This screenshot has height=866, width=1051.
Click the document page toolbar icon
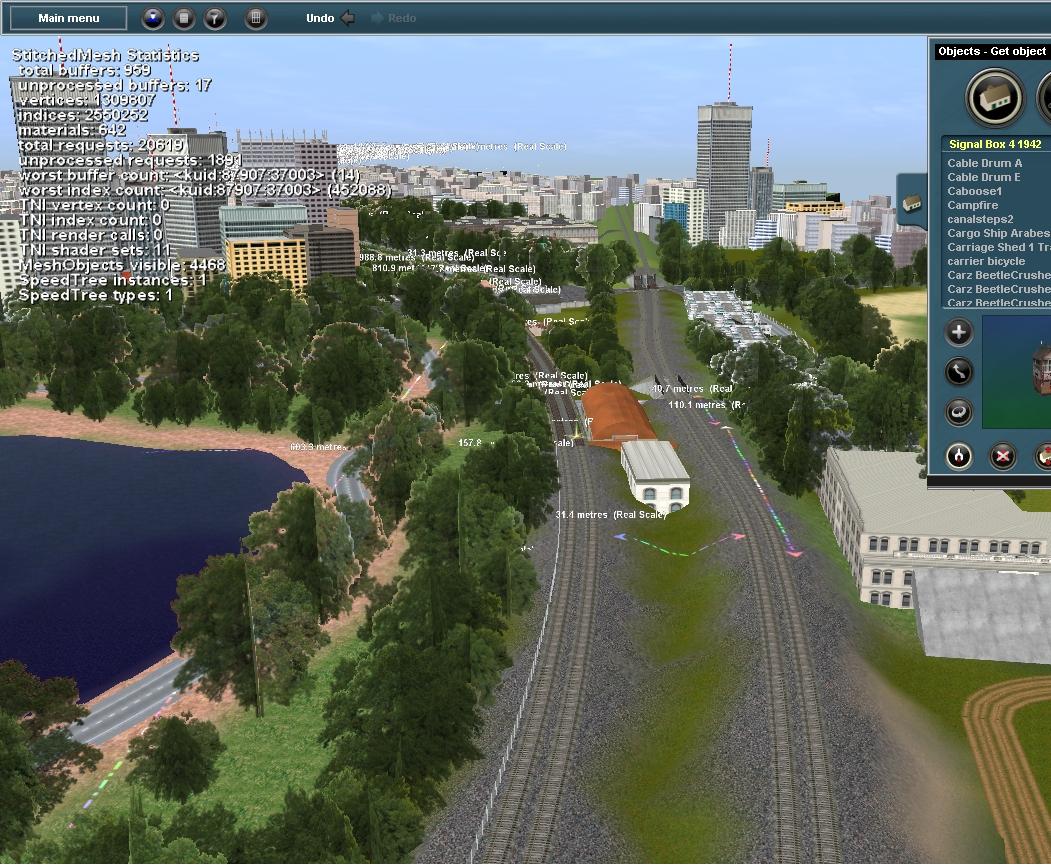tap(184, 18)
